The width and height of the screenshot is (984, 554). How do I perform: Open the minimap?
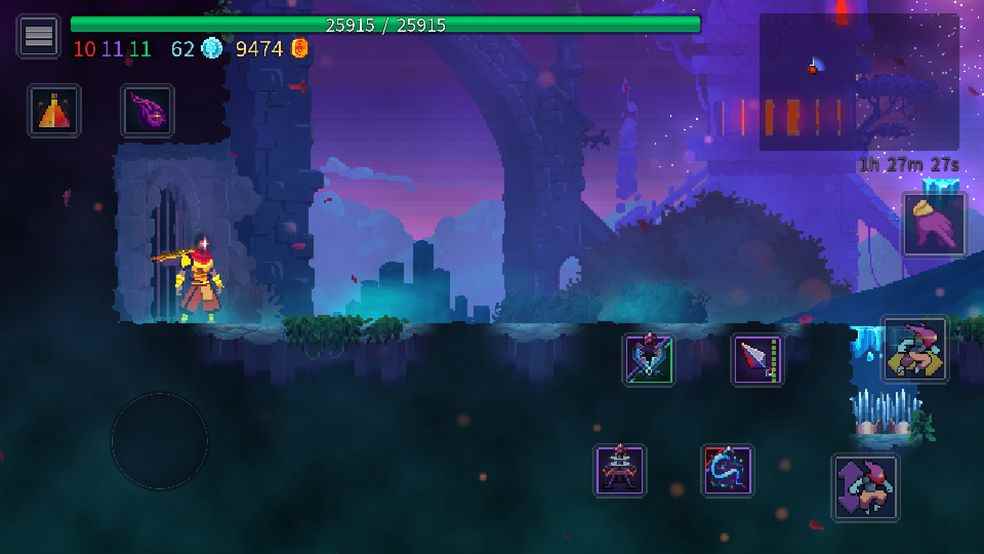coord(858,82)
